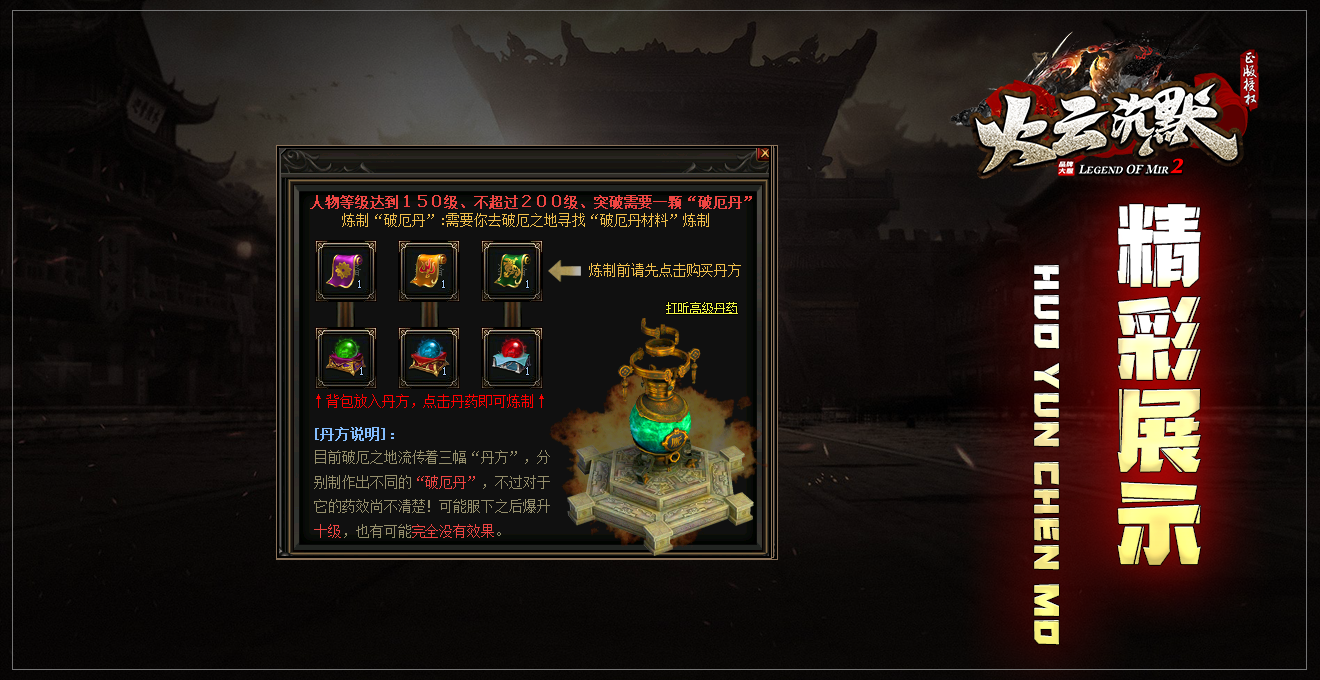Open the 打听高级丹药 link

point(701,308)
